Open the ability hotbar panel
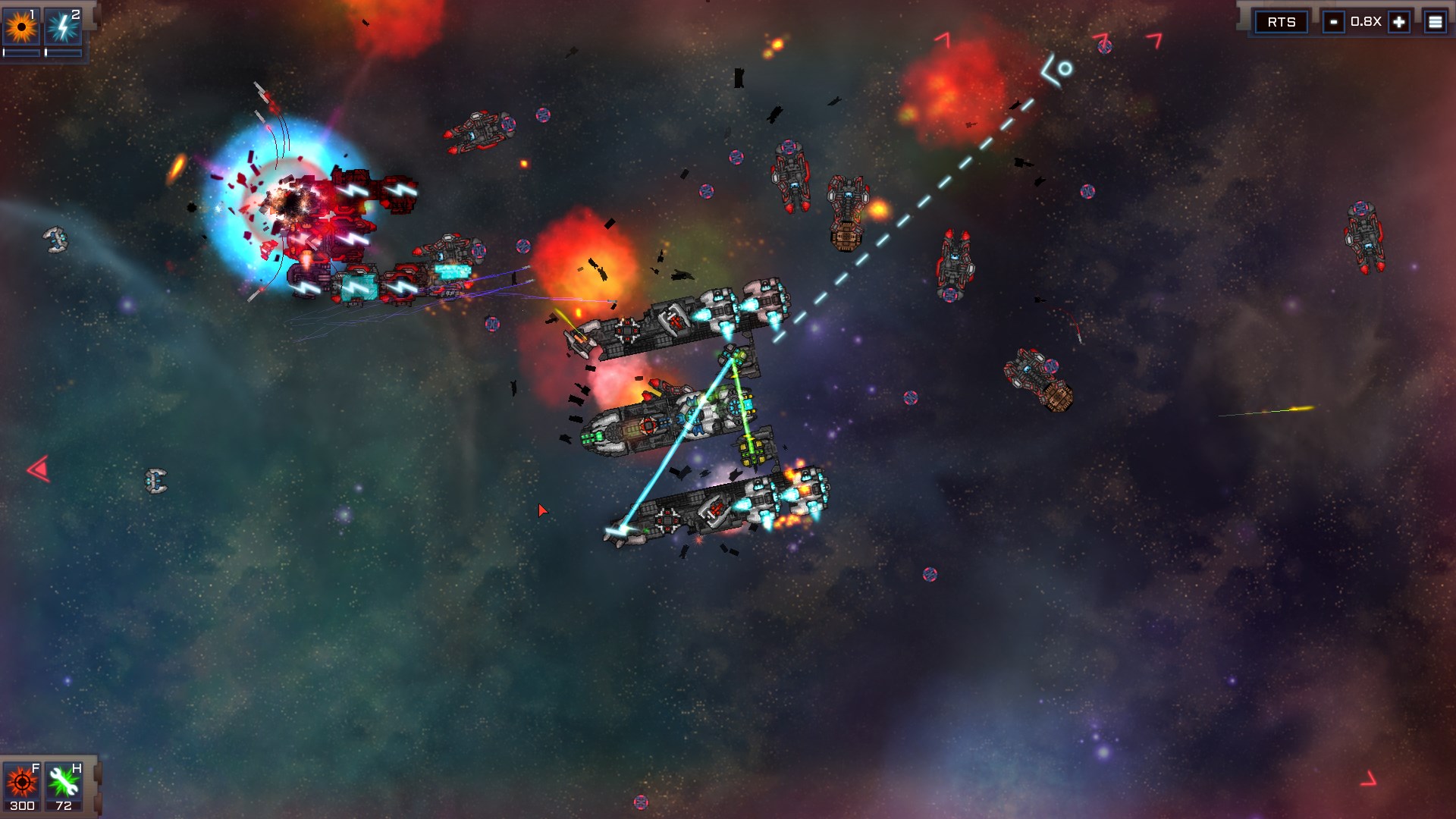 click(x=43, y=30)
